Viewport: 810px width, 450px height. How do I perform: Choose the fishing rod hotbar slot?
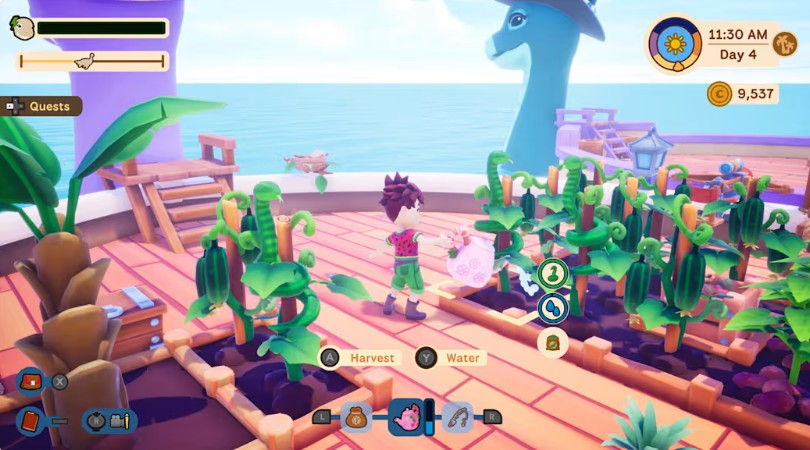458,417
